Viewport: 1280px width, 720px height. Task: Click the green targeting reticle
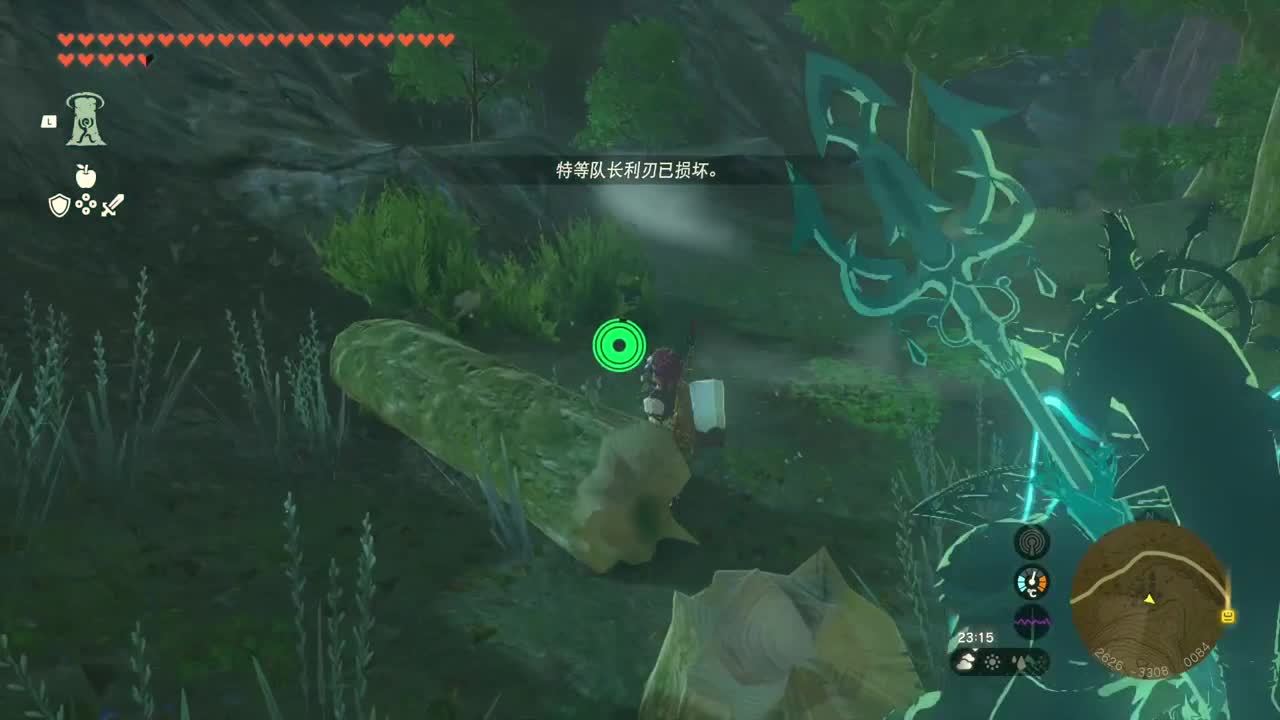620,345
